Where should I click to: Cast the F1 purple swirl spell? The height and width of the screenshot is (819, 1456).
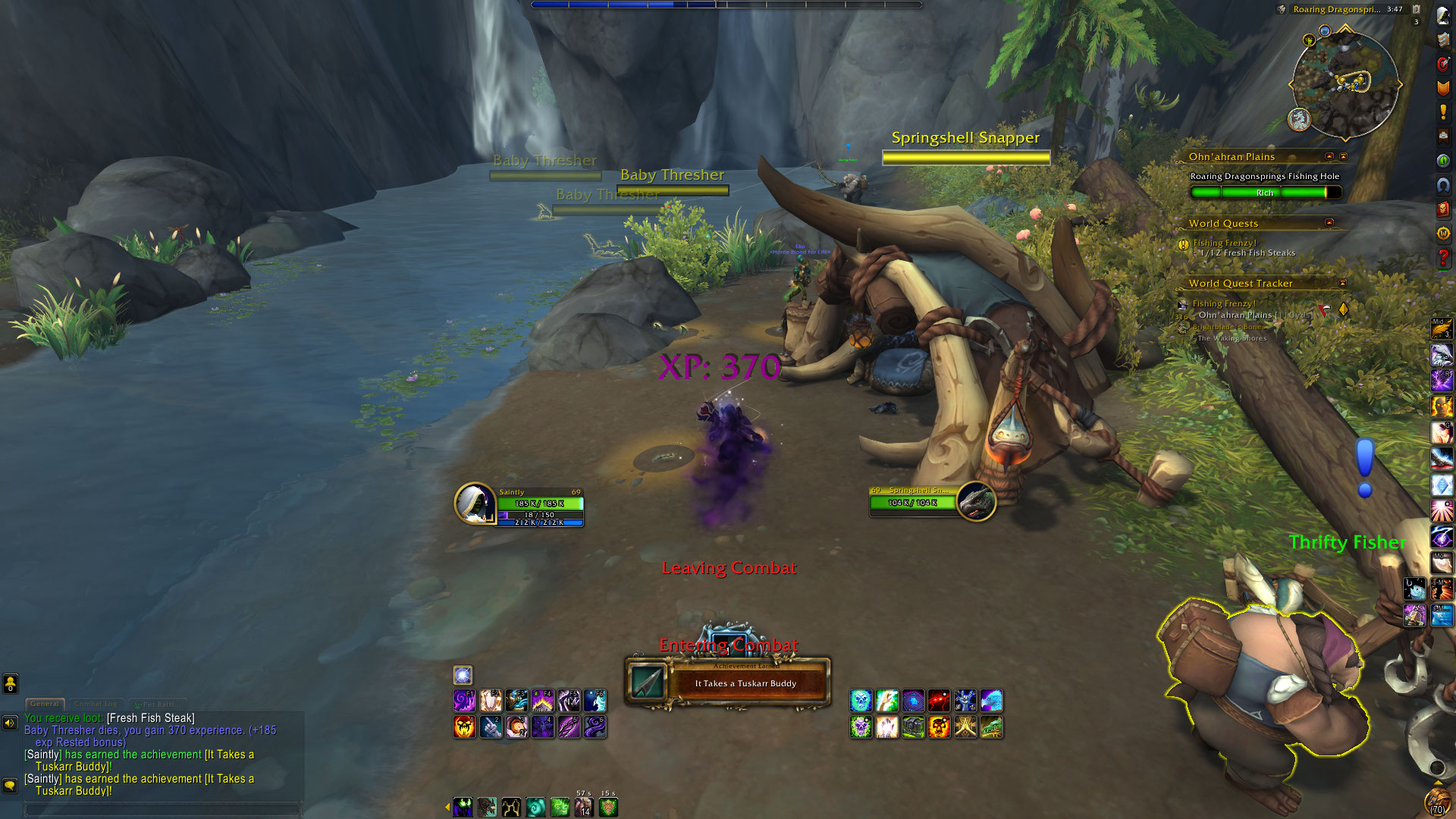464,700
